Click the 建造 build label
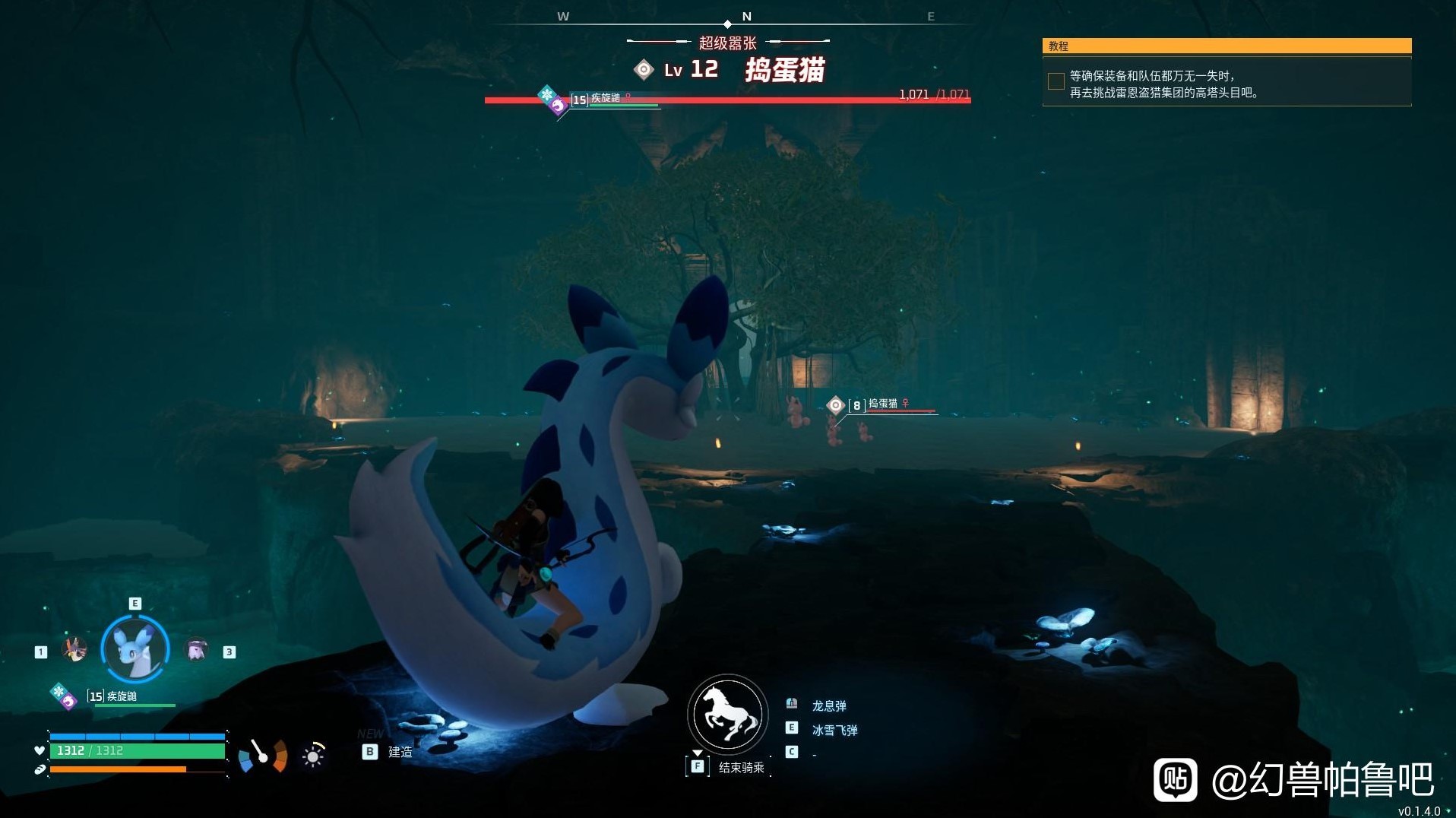The width and height of the screenshot is (1456, 818). point(400,752)
